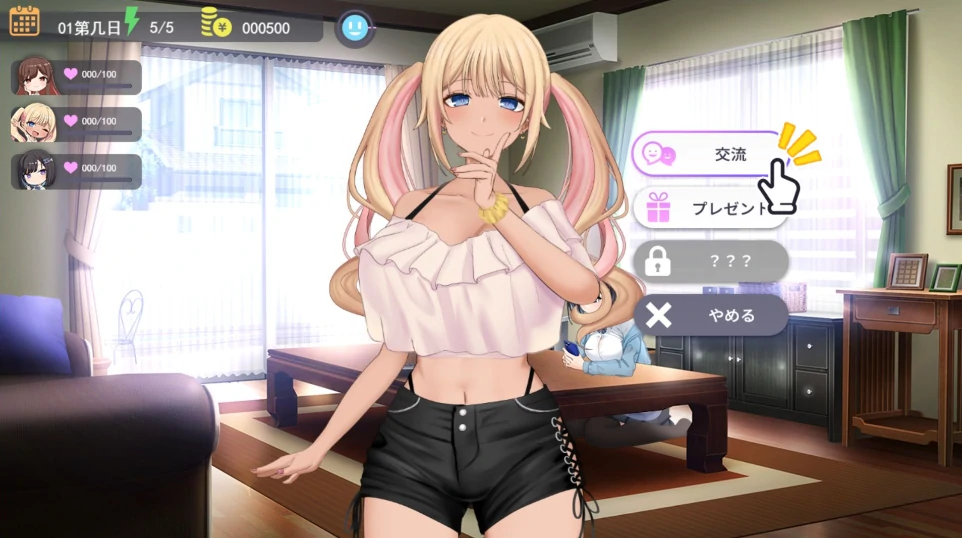
Task: Choose the 交流 interaction option
Action: [708, 154]
